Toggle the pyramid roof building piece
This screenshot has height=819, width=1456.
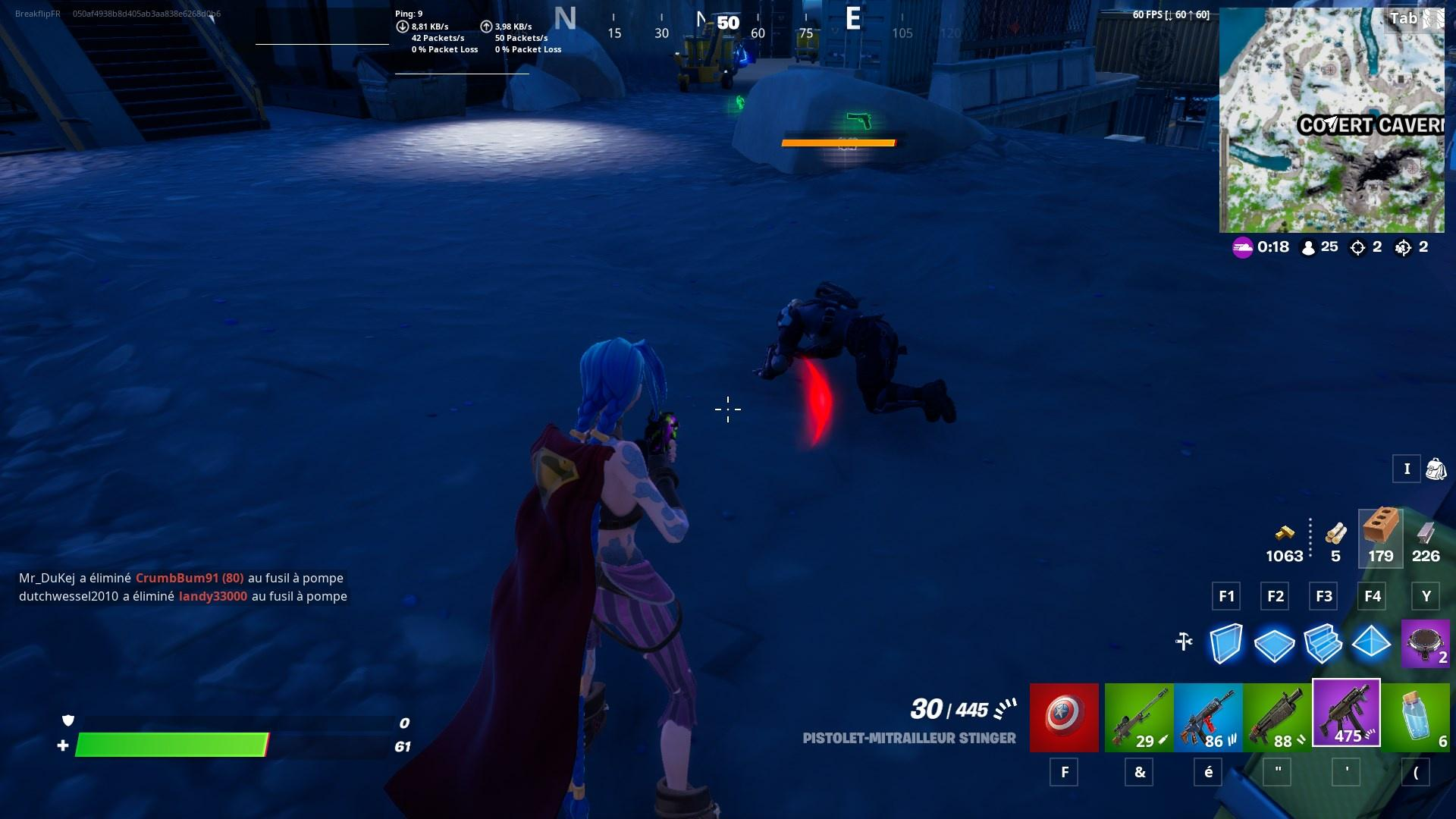pyautogui.click(x=1374, y=645)
